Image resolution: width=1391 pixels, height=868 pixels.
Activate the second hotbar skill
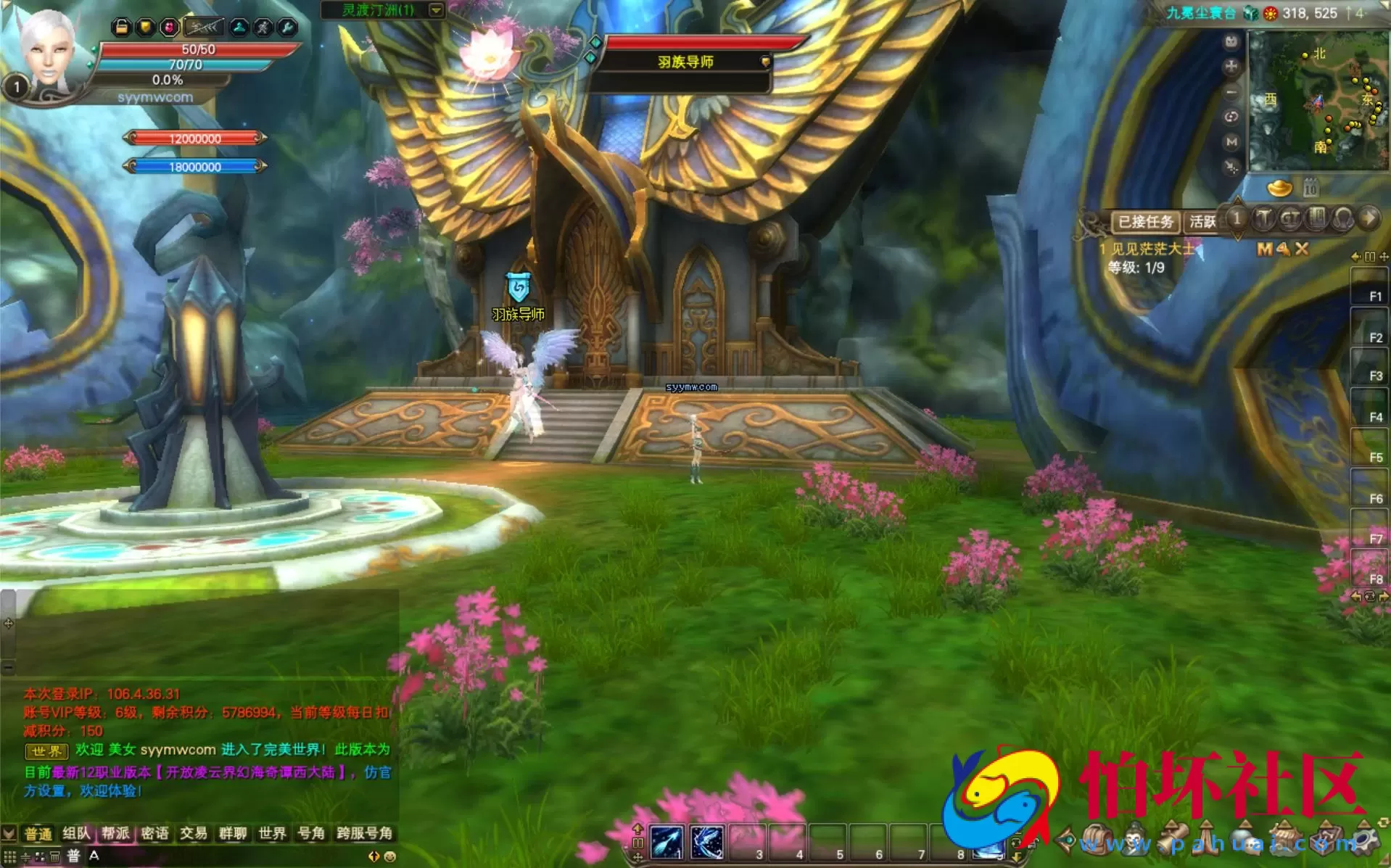[x=707, y=843]
